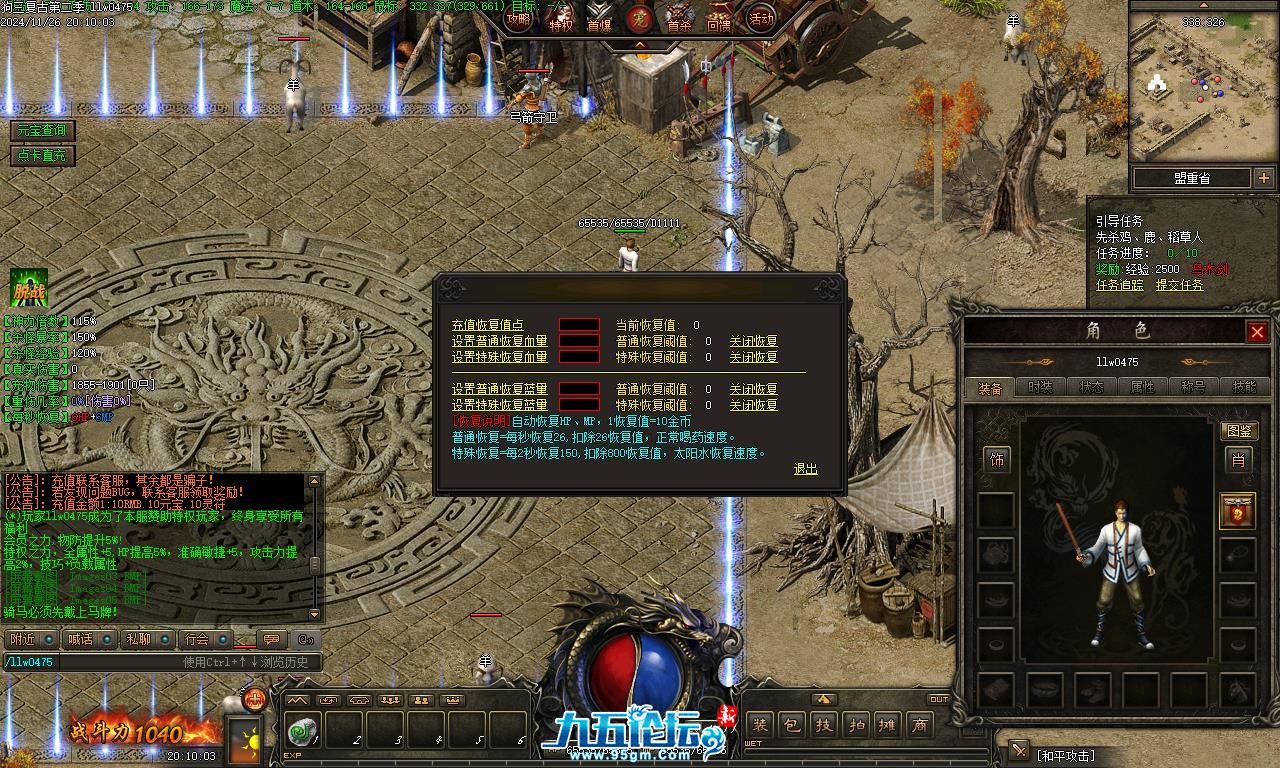Open the 攻略 guide button
The height and width of the screenshot is (768, 1280).
519,18
